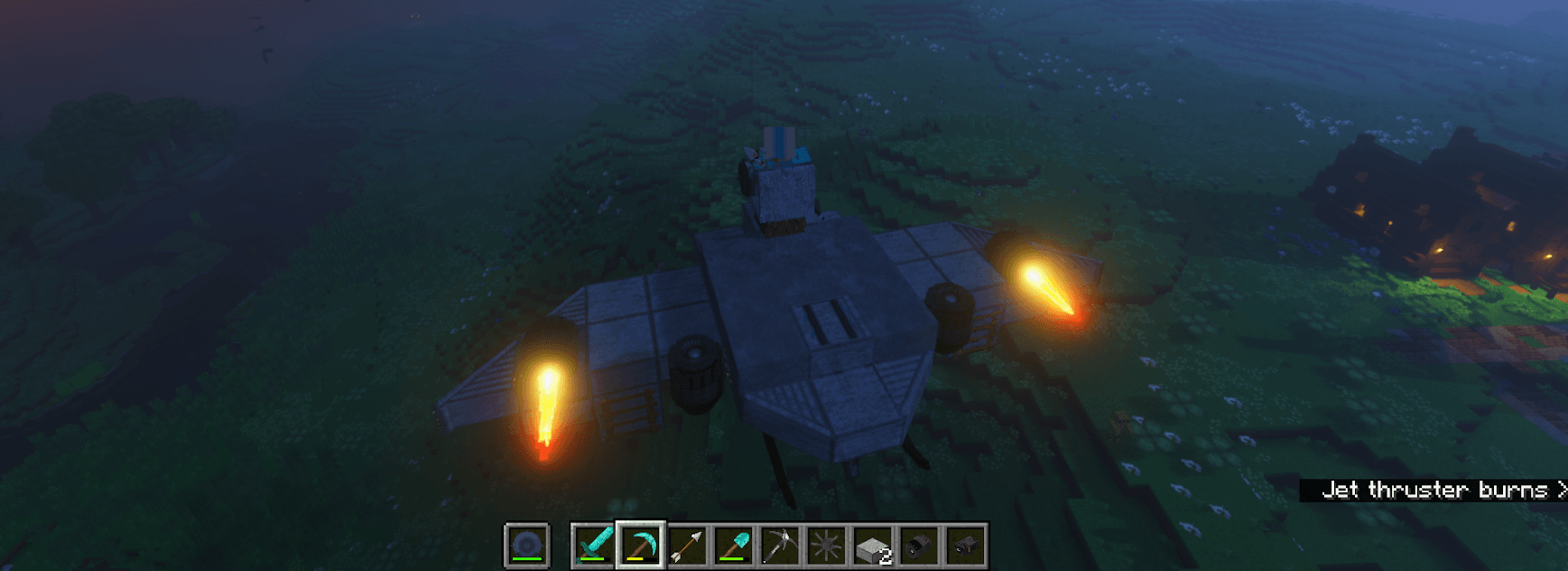Select the shield in the offhand slot
Screen dimensions: 1568x571
(x=526, y=546)
